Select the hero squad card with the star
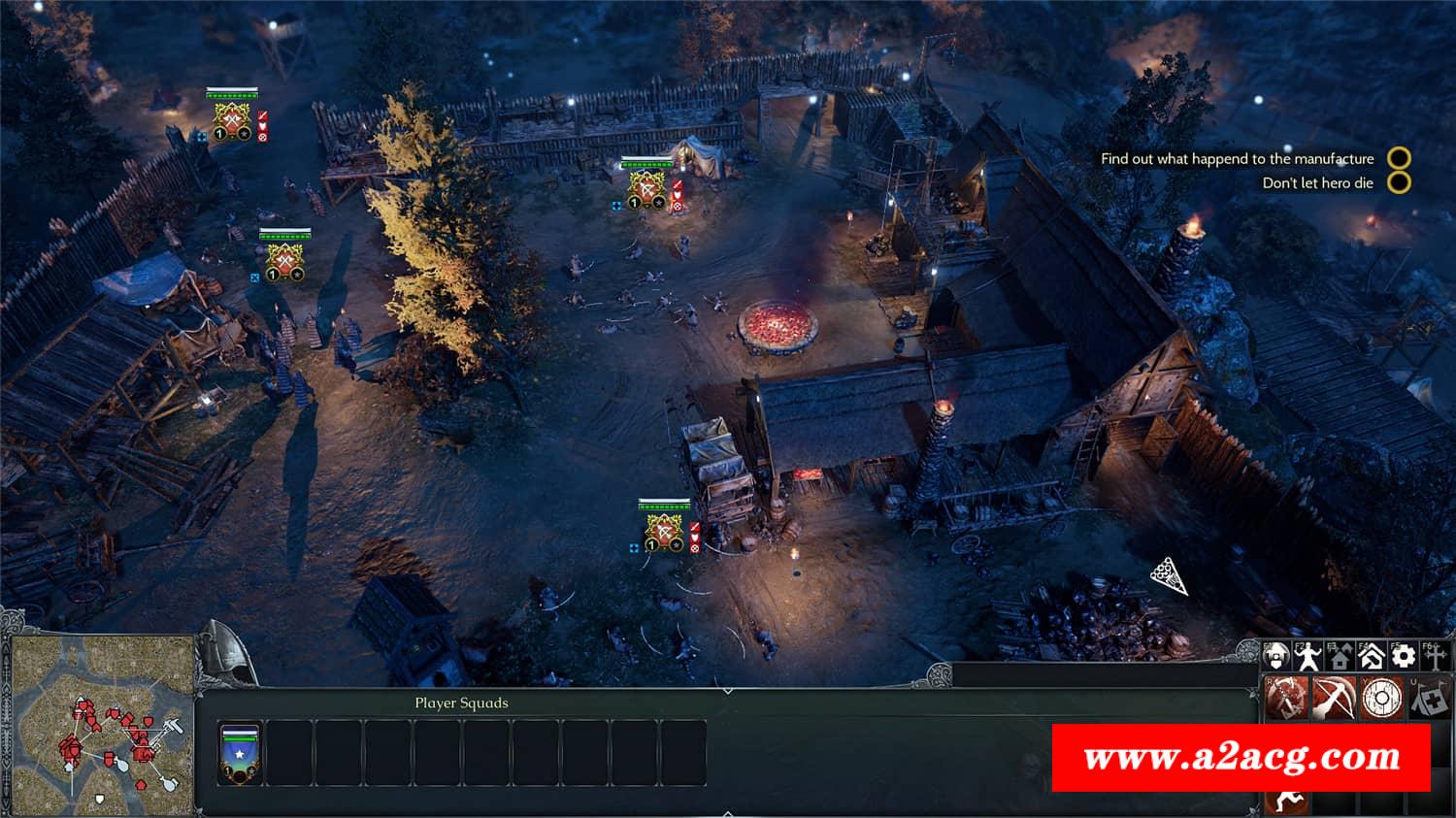Viewport: 1456px width, 818px height. pos(240,753)
